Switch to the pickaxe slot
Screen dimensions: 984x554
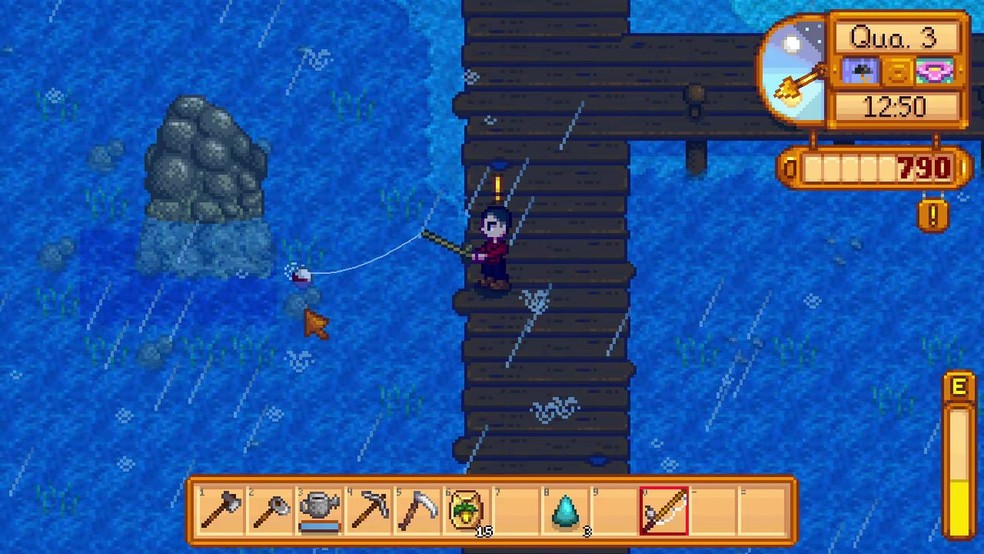coord(367,510)
